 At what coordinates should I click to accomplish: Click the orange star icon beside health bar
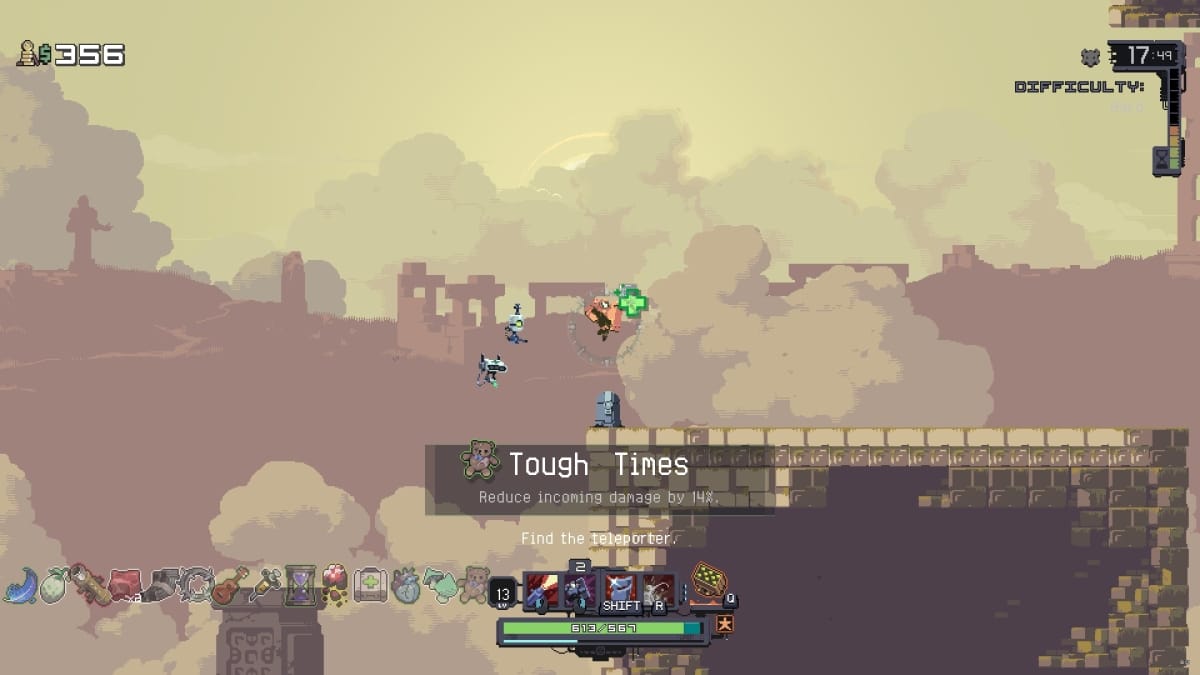[722, 626]
